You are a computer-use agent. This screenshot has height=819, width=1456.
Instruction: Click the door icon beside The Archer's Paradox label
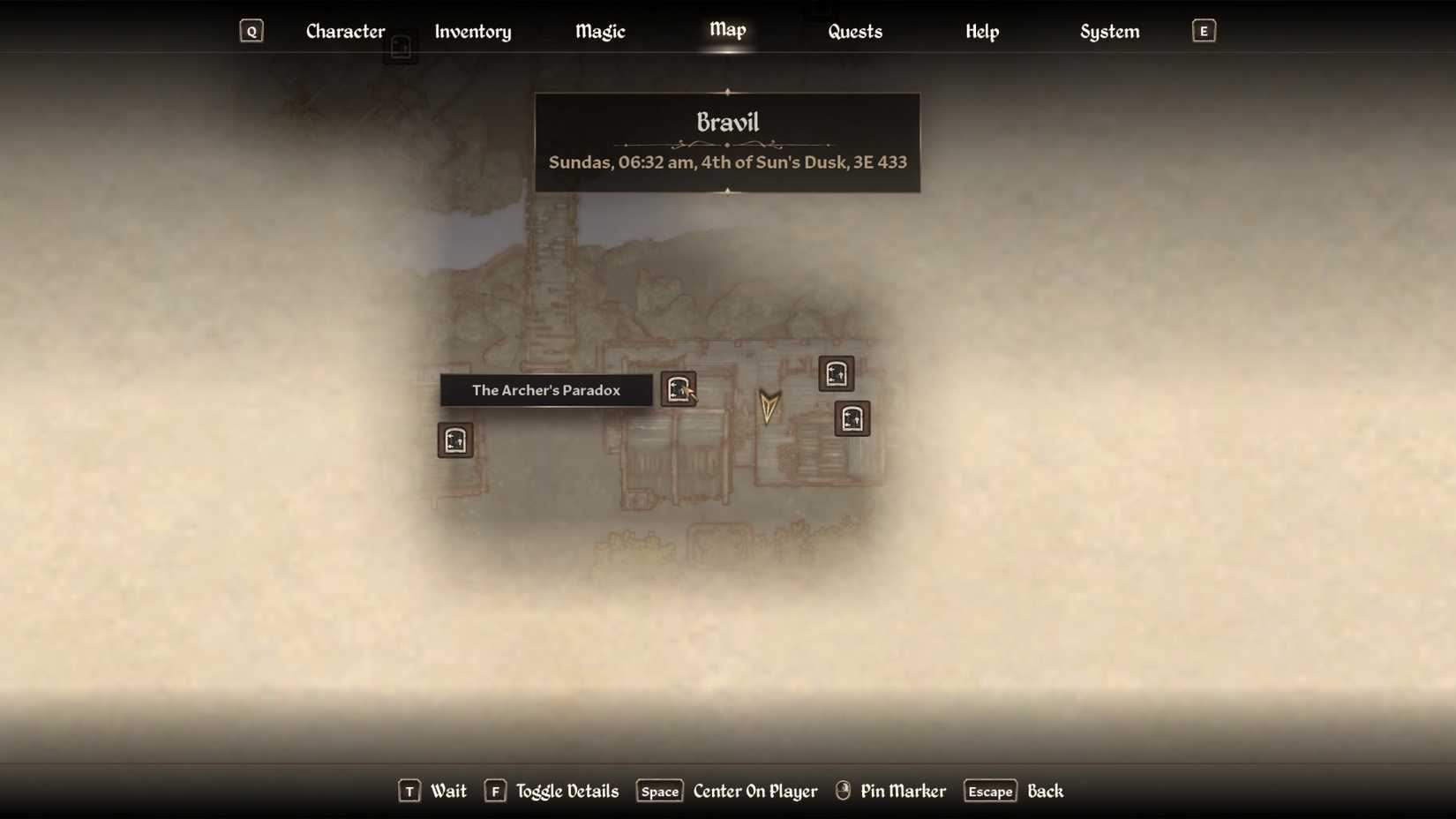679,389
